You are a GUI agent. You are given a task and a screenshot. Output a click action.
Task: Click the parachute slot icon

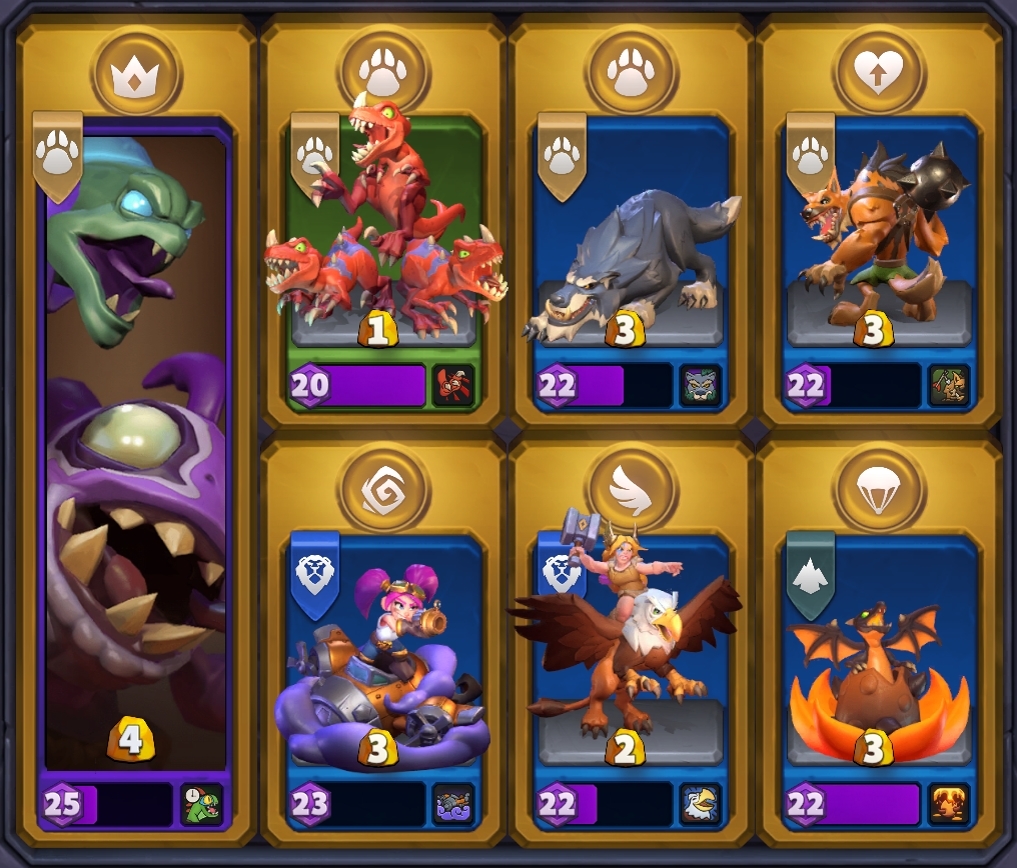tap(879, 490)
